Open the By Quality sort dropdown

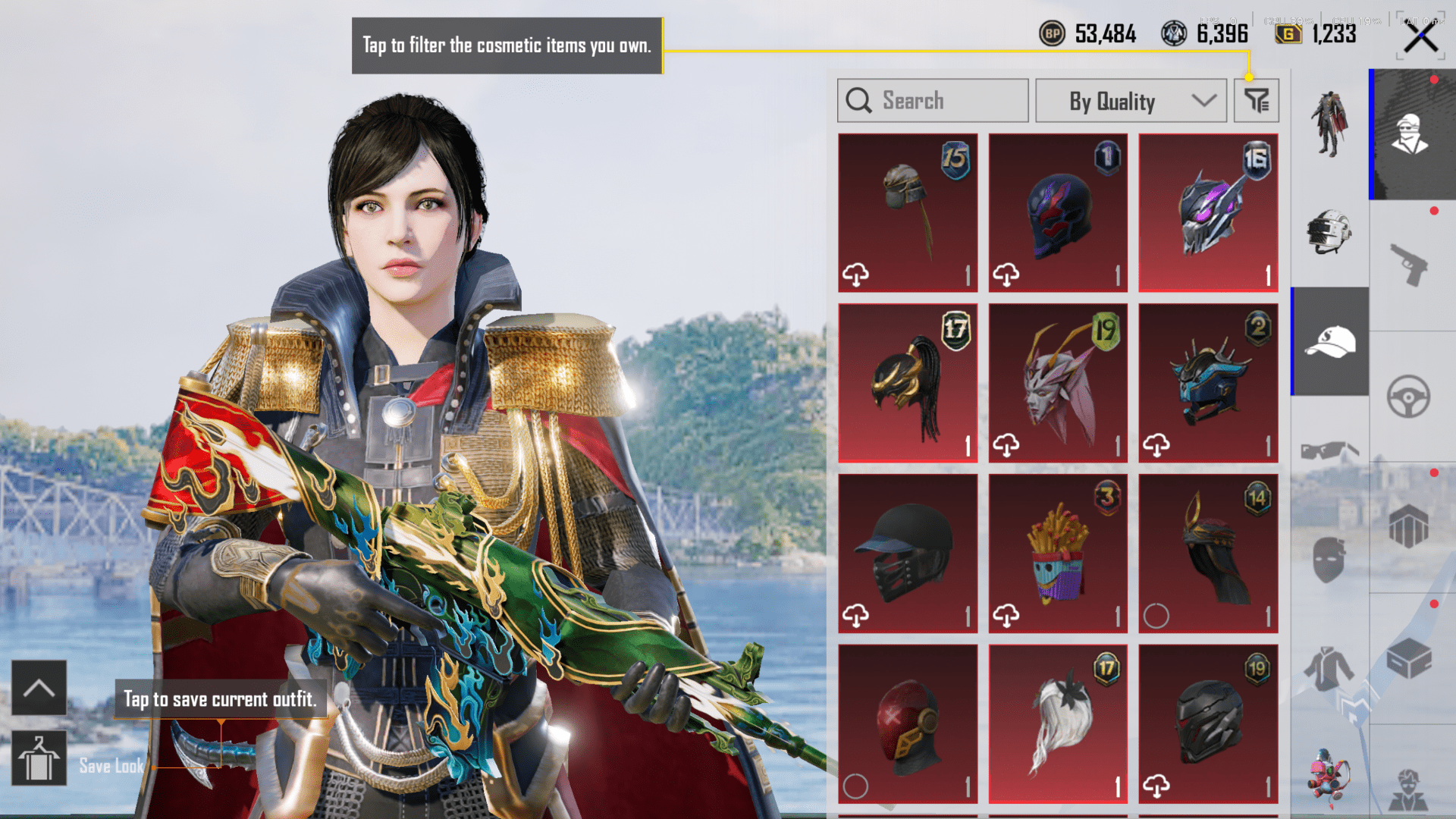tap(1131, 101)
